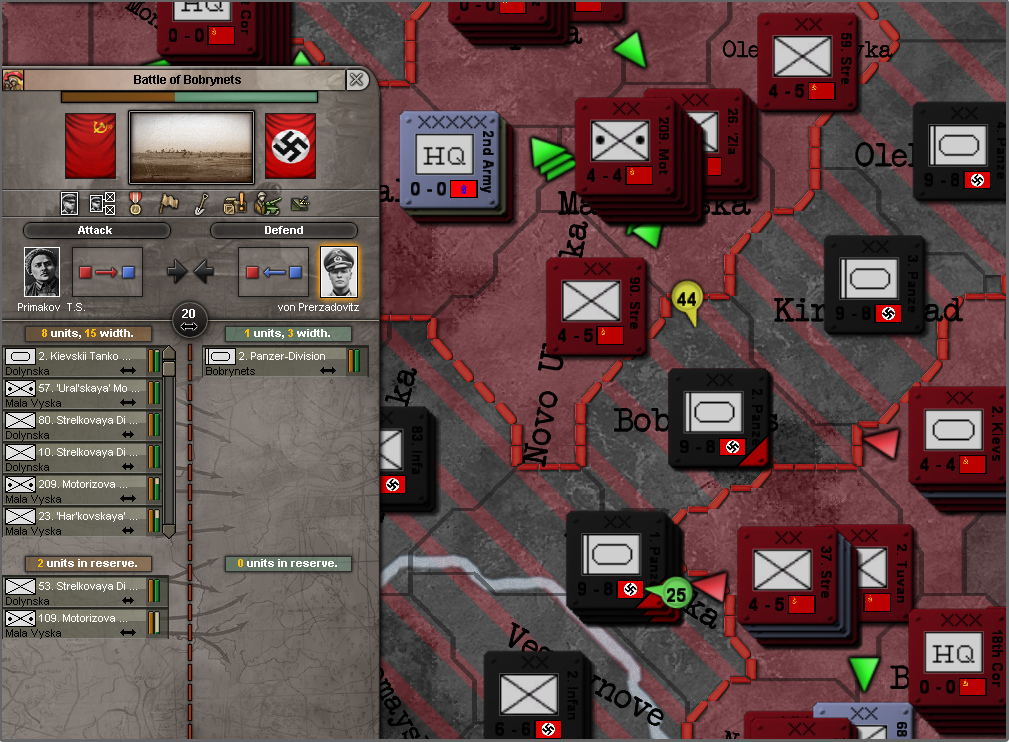
Task: Click the medal modifier icon
Action: [136, 203]
